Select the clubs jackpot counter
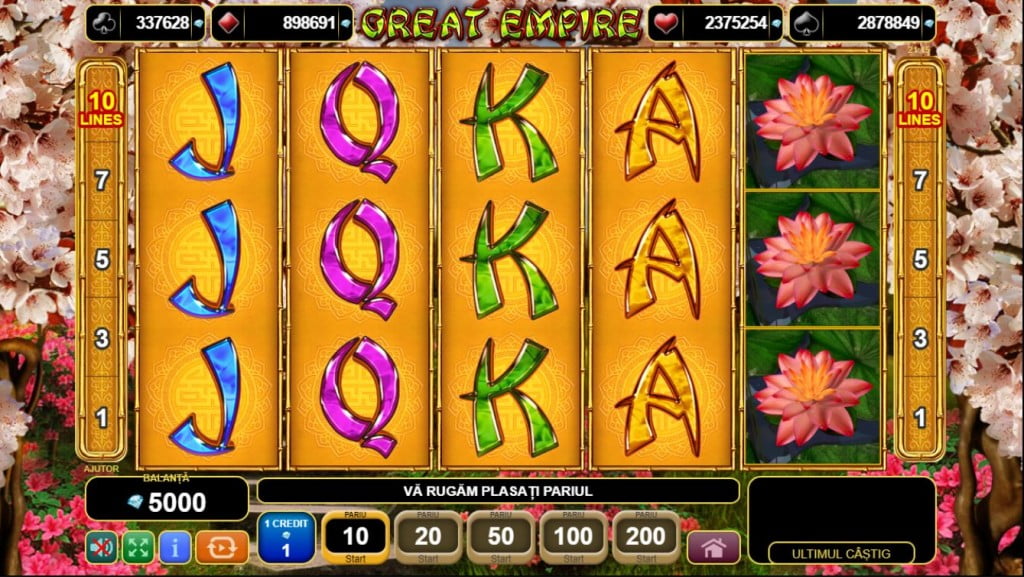1024x577 pixels. (146, 23)
